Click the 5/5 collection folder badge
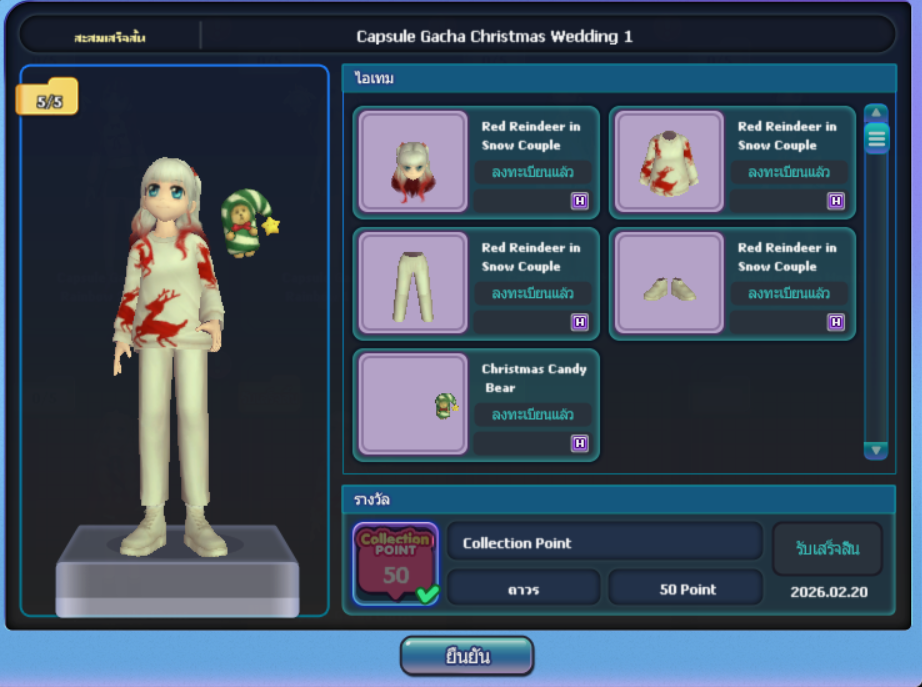The image size is (922, 687). (x=47, y=100)
